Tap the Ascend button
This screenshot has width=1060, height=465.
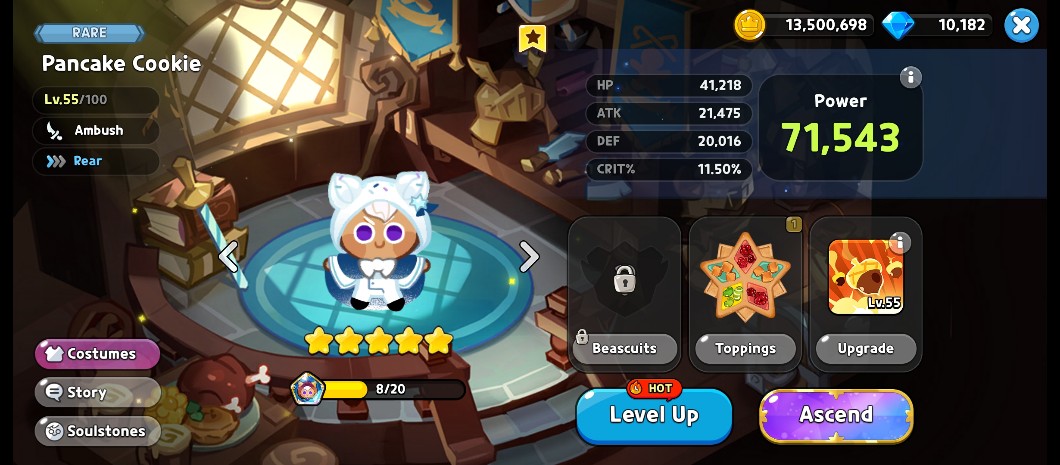pyautogui.click(x=836, y=415)
